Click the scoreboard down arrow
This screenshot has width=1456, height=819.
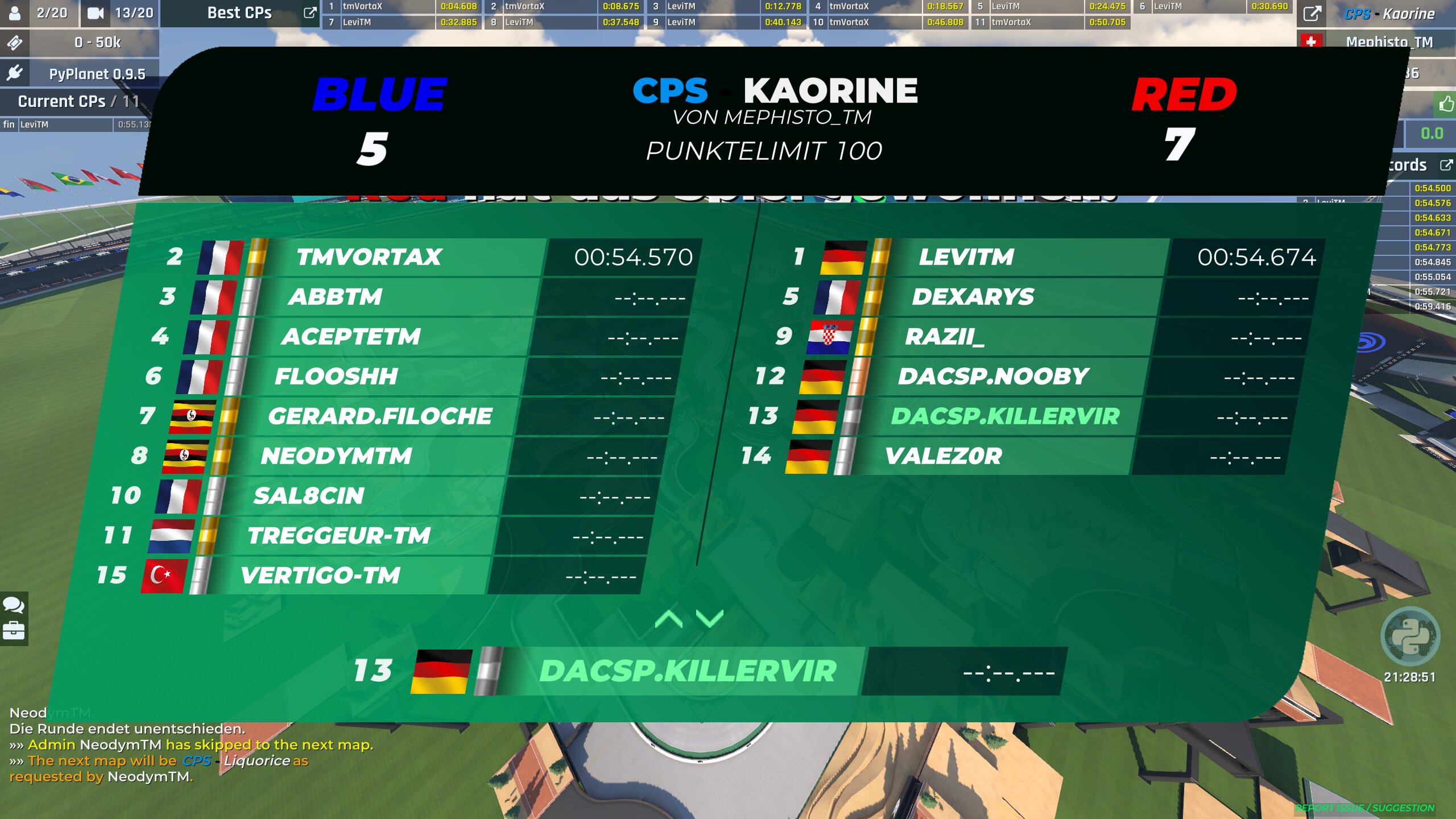[x=709, y=618]
